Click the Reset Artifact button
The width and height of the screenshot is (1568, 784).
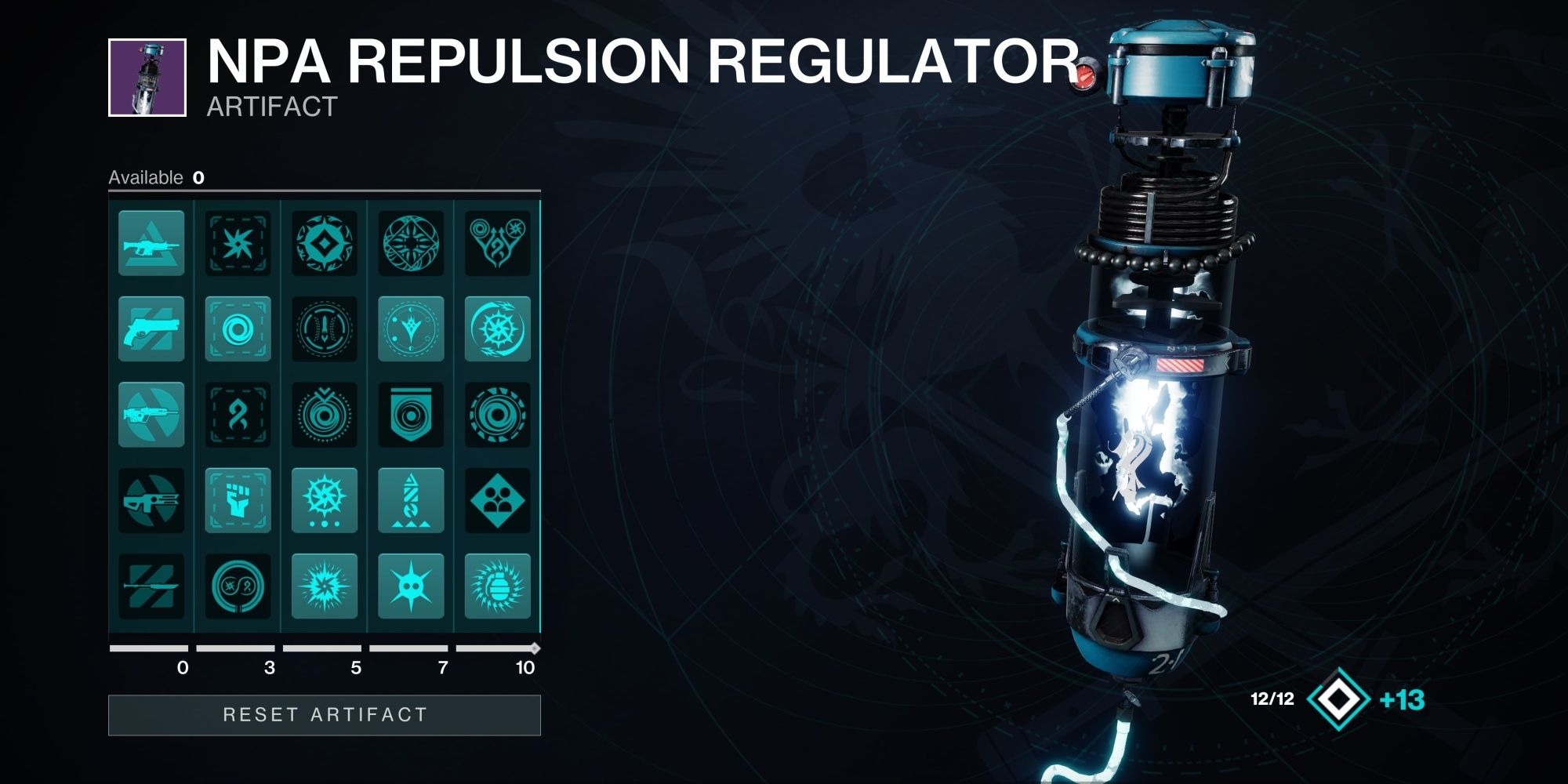[325, 715]
